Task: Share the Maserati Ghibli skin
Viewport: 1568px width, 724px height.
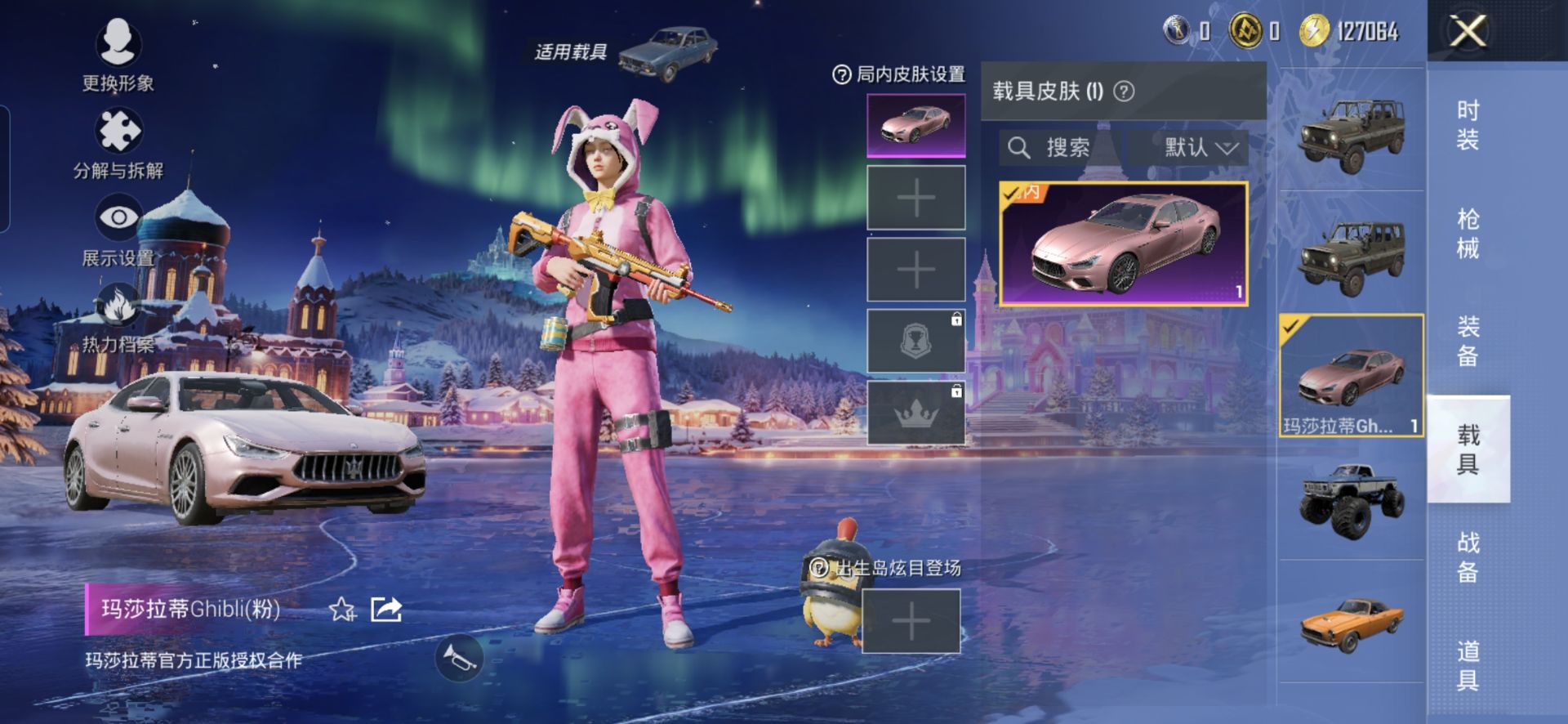Action: (385, 610)
